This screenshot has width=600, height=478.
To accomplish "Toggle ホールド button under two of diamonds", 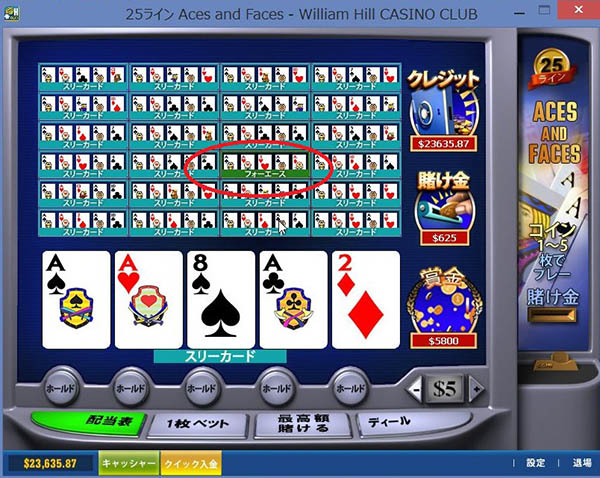I will click(x=349, y=386).
